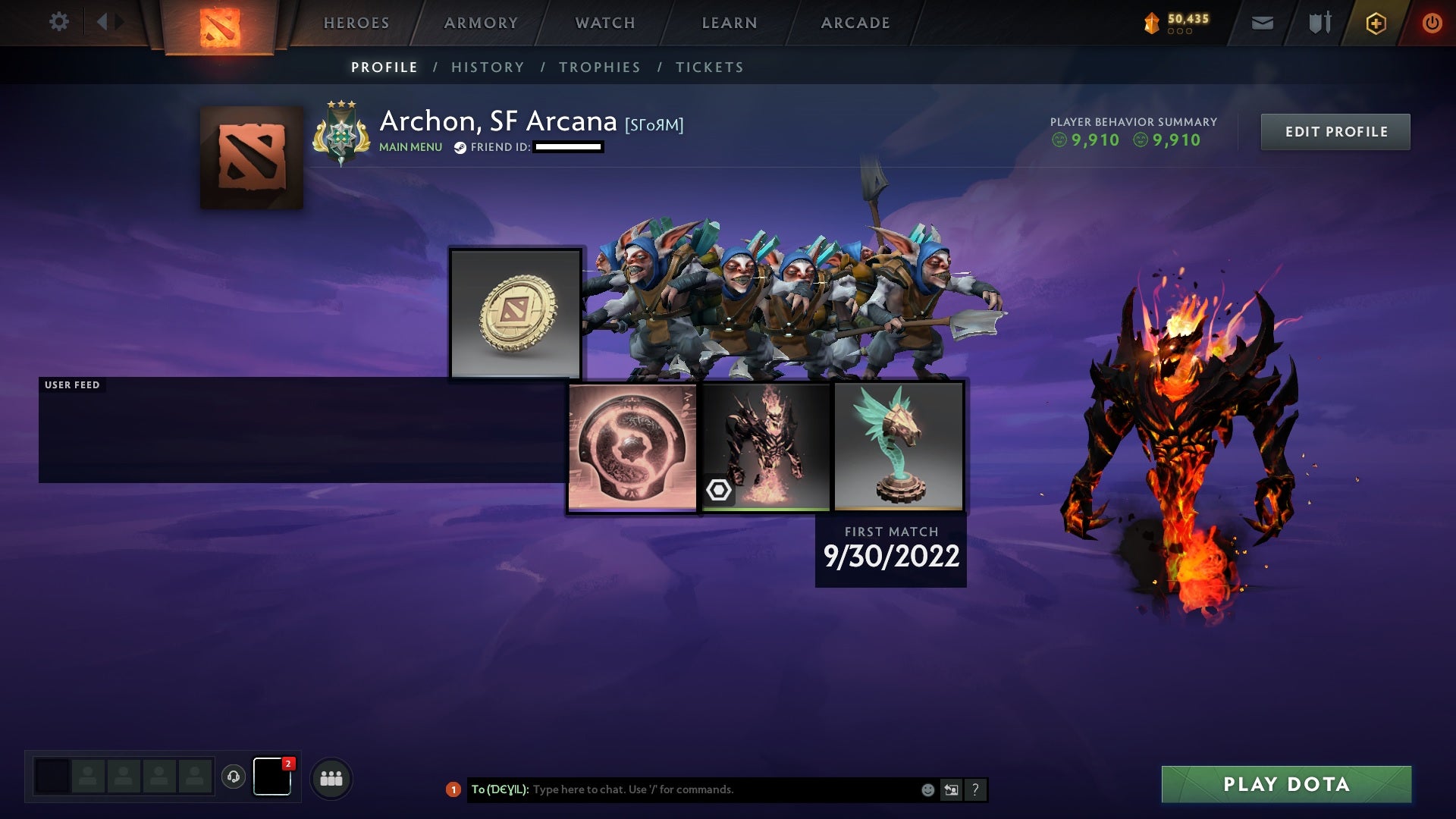Image resolution: width=1456 pixels, height=819 pixels.
Task: Open the TROPHIES tab
Action: coord(599,67)
